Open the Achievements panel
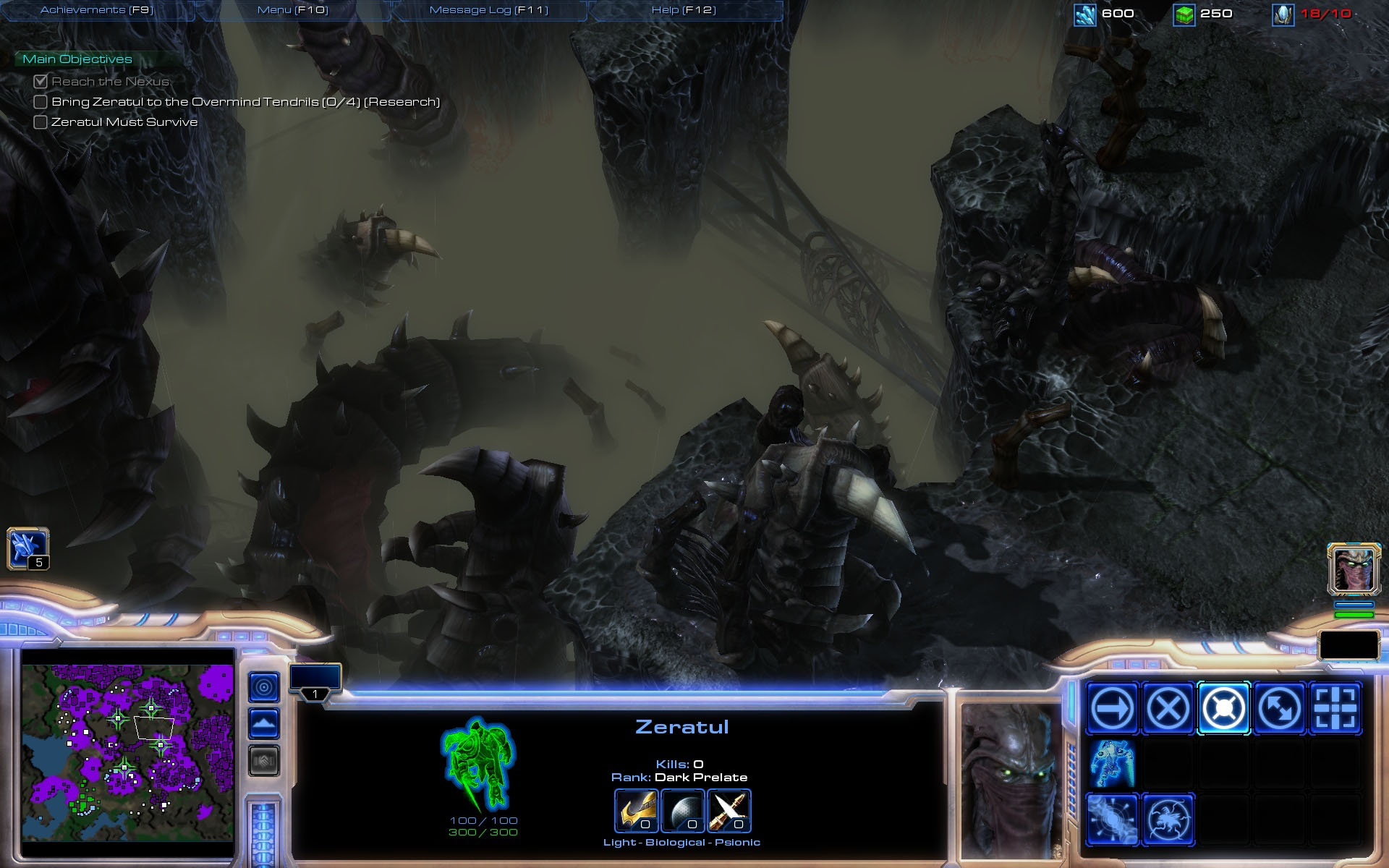 point(97,10)
